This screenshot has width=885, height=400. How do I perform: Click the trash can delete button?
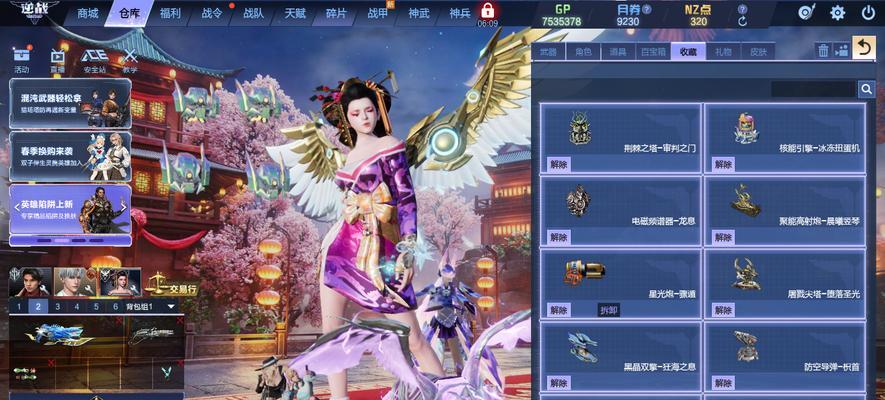click(x=824, y=50)
